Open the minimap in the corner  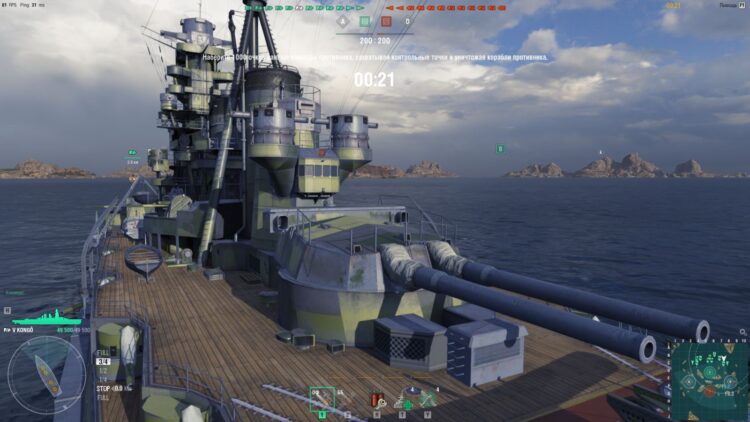708,381
